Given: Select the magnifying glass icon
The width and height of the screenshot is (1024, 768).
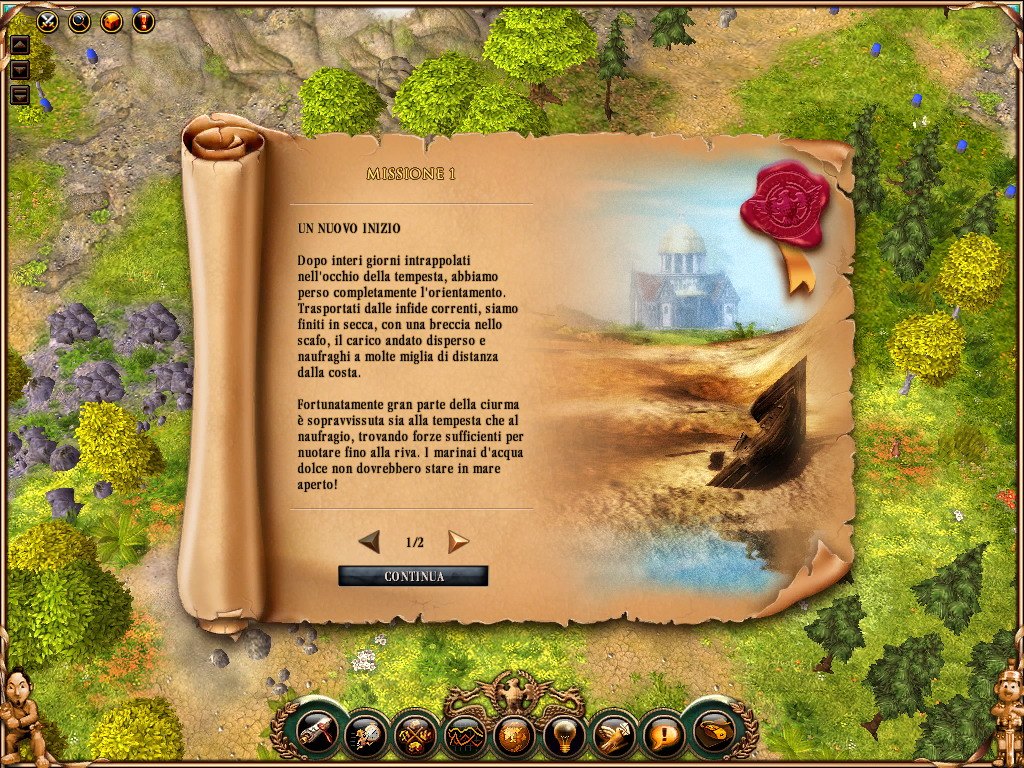Looking at the screenshot, I should pos(79,20).
